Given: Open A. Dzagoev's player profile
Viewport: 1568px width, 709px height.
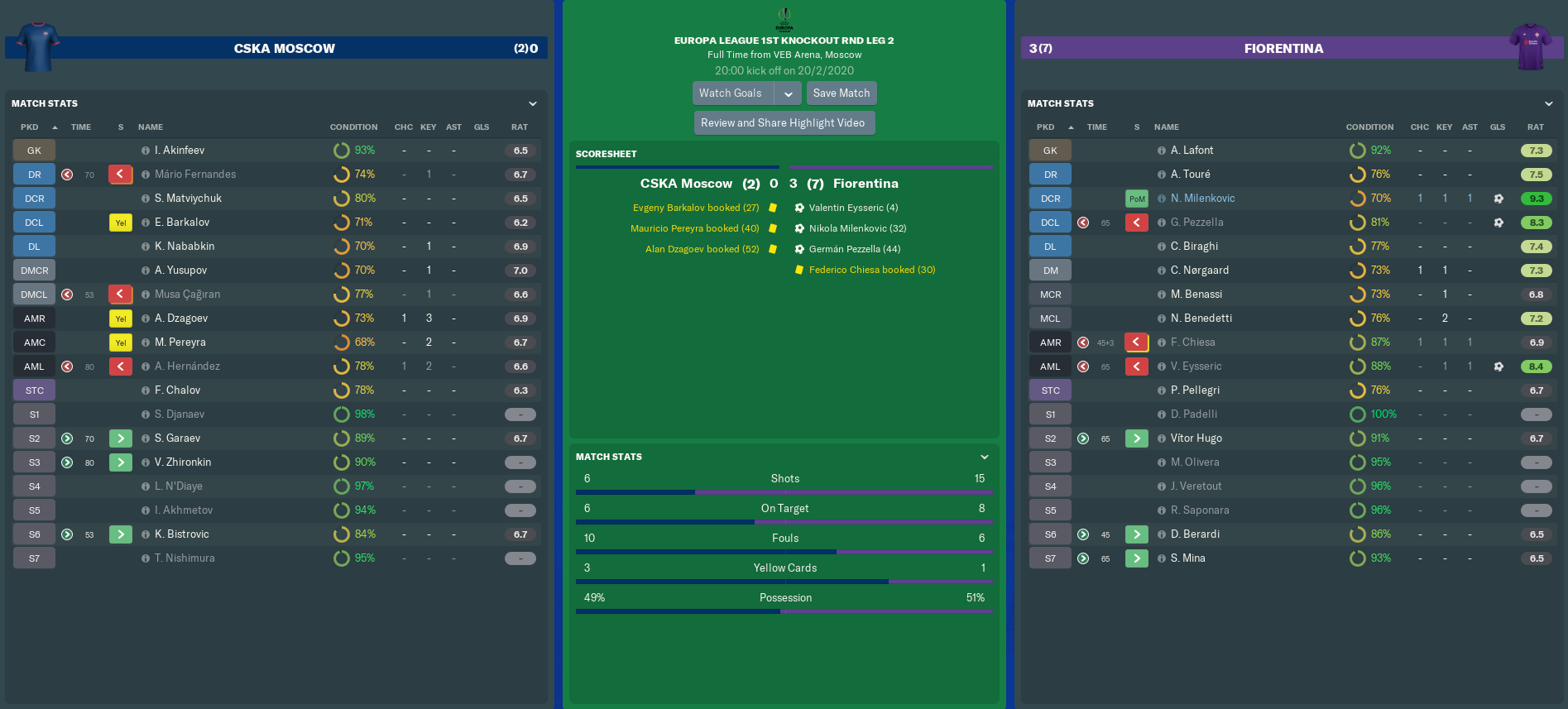Looking at the screenshot, I should [181, 319].
